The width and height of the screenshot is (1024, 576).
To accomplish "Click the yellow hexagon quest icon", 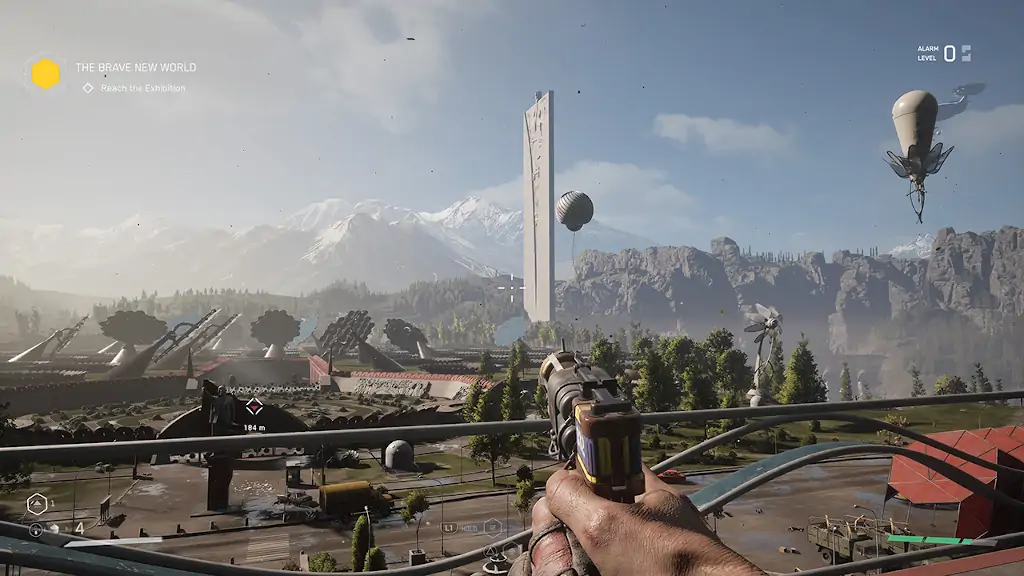I will tap(45, 74).
